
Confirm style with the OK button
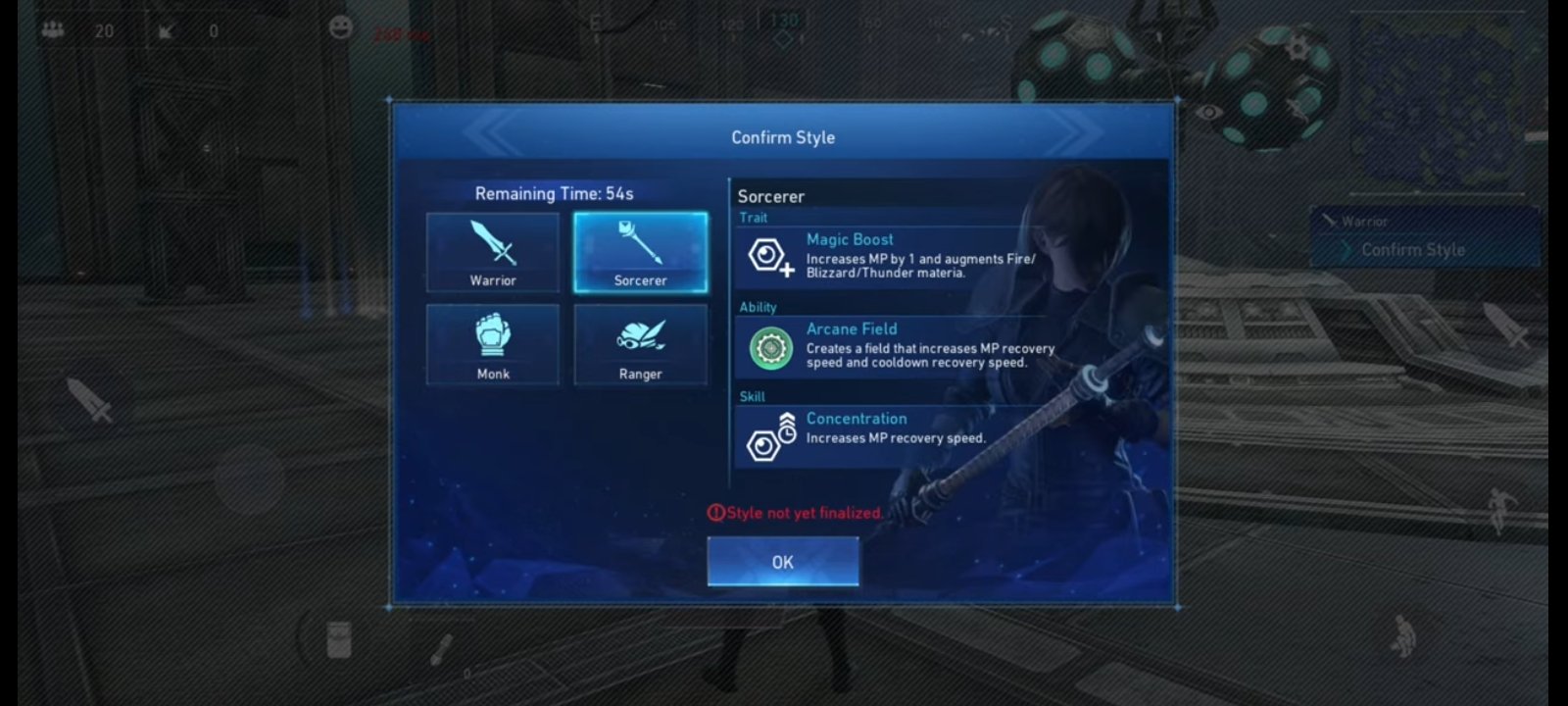point(782,562)
